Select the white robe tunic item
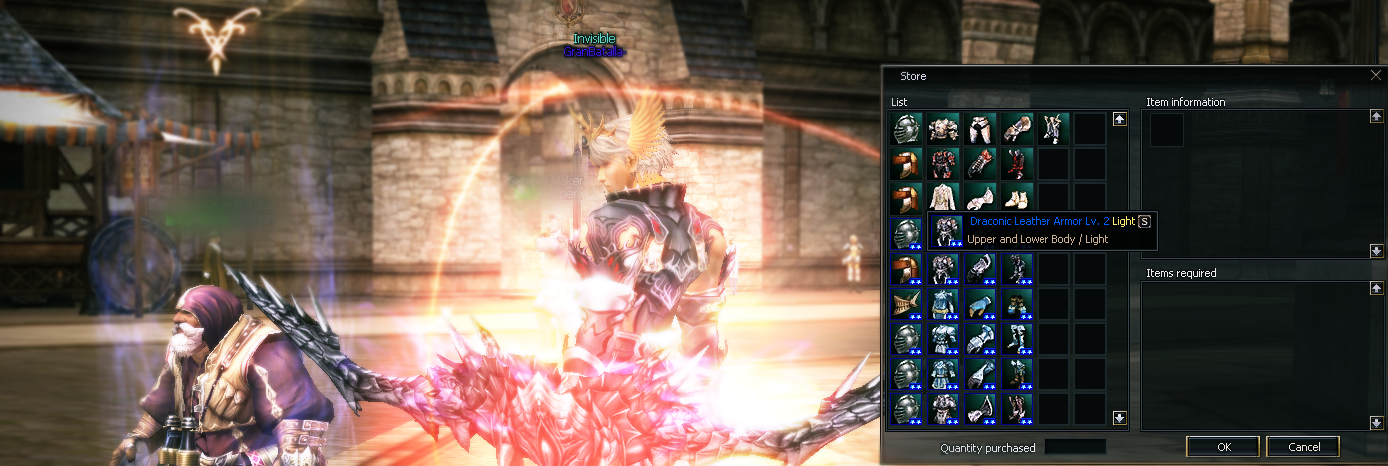This screenshot has height=466, width=1388. [942, 198]
